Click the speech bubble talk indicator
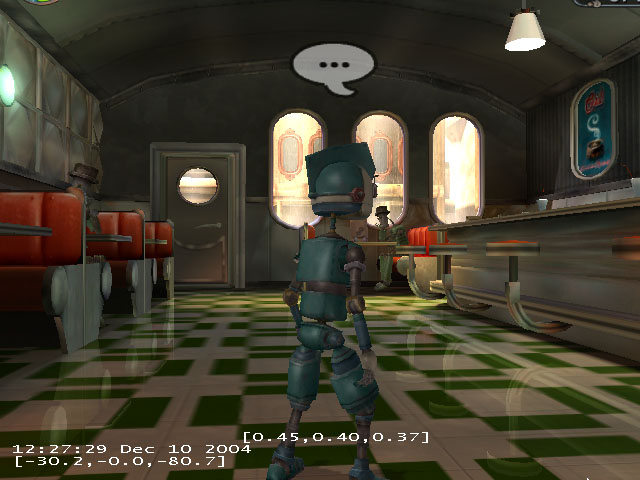Screen dimensions: 640x480 (333, 65)
